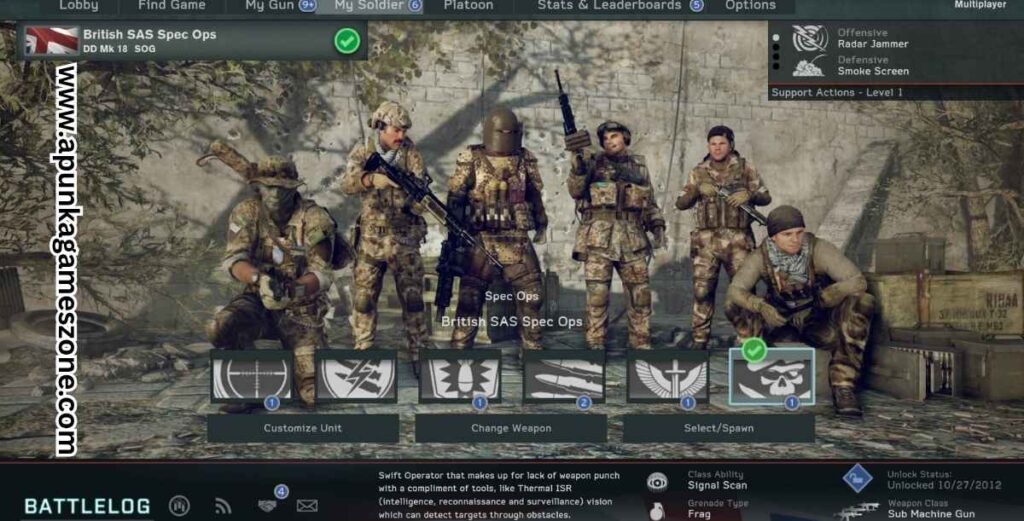Switch to the Find Game tab
The image size is (1024, 521).
[x=171, y=6]
